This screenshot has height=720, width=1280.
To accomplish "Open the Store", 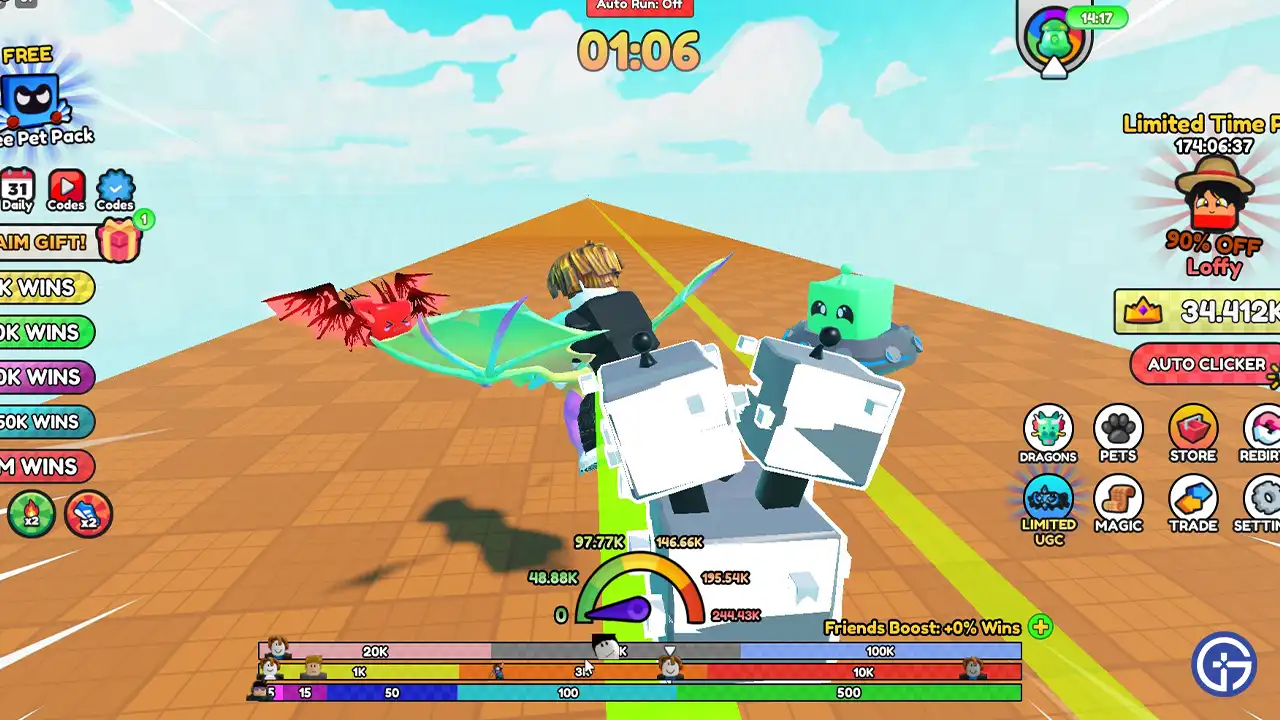I will coord(1192,434).
